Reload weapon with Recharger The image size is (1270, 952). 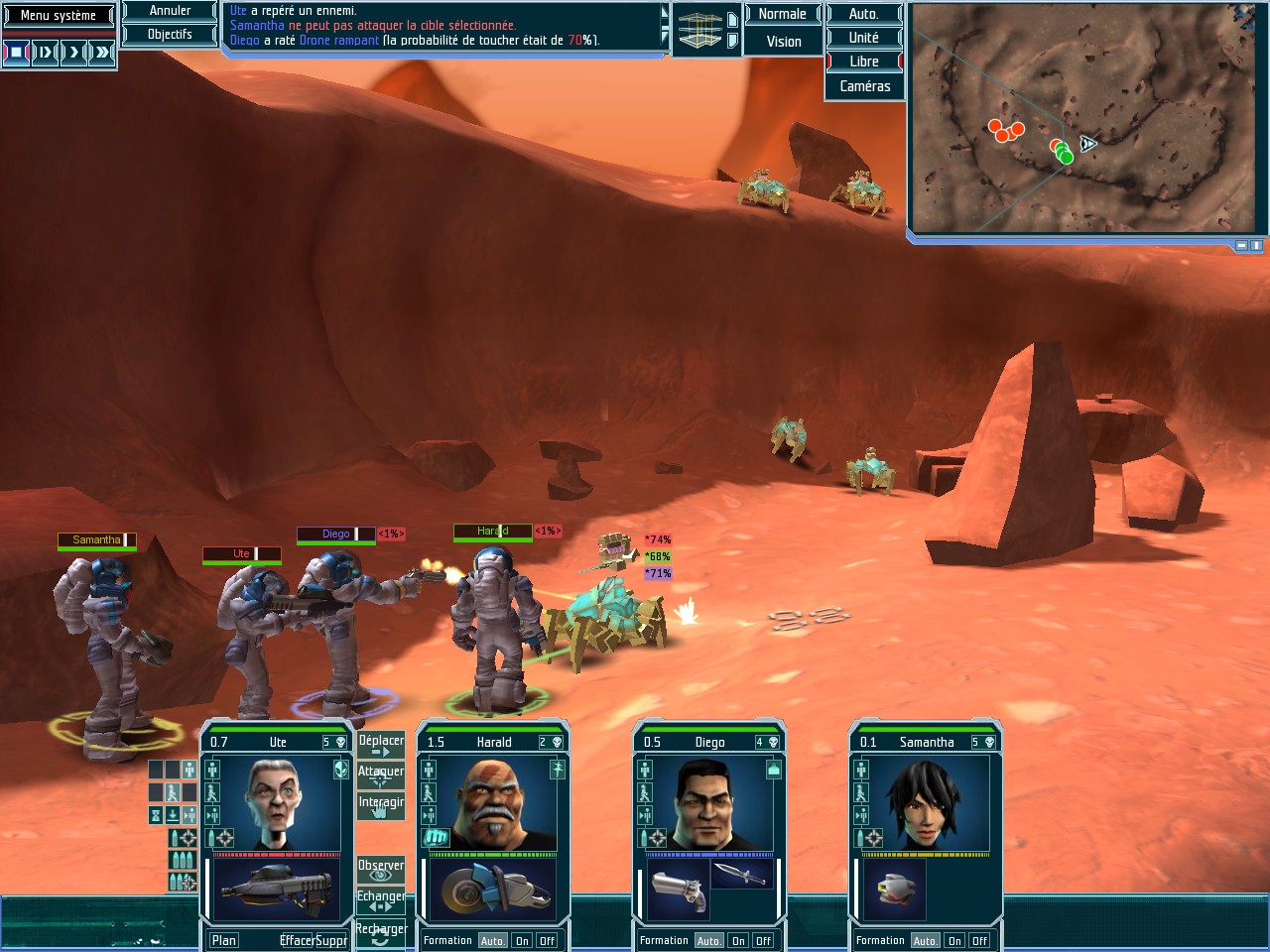click(381, 932)
